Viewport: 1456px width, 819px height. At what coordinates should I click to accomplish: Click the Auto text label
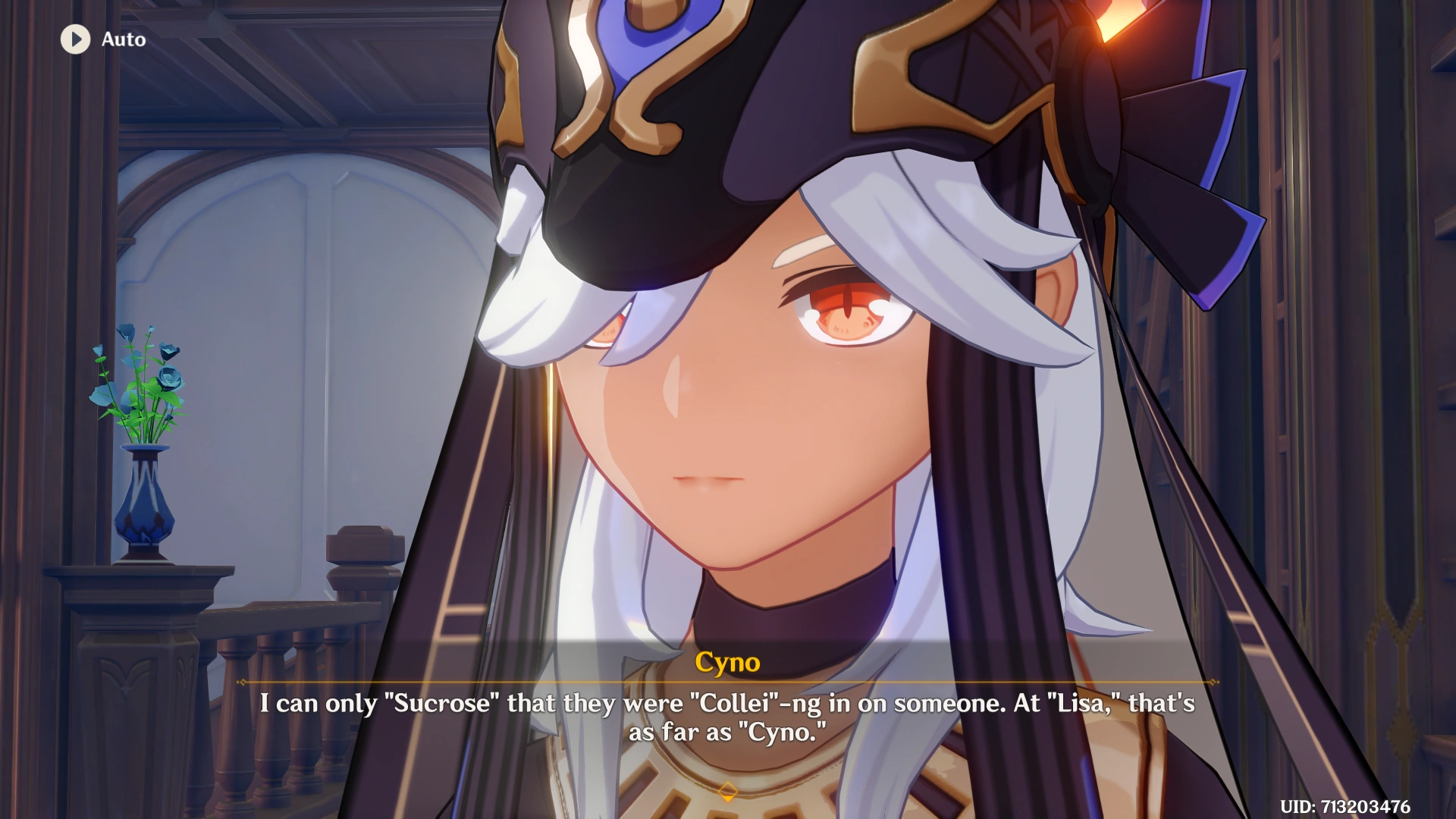pyautogui.click(x=123, y=40)
